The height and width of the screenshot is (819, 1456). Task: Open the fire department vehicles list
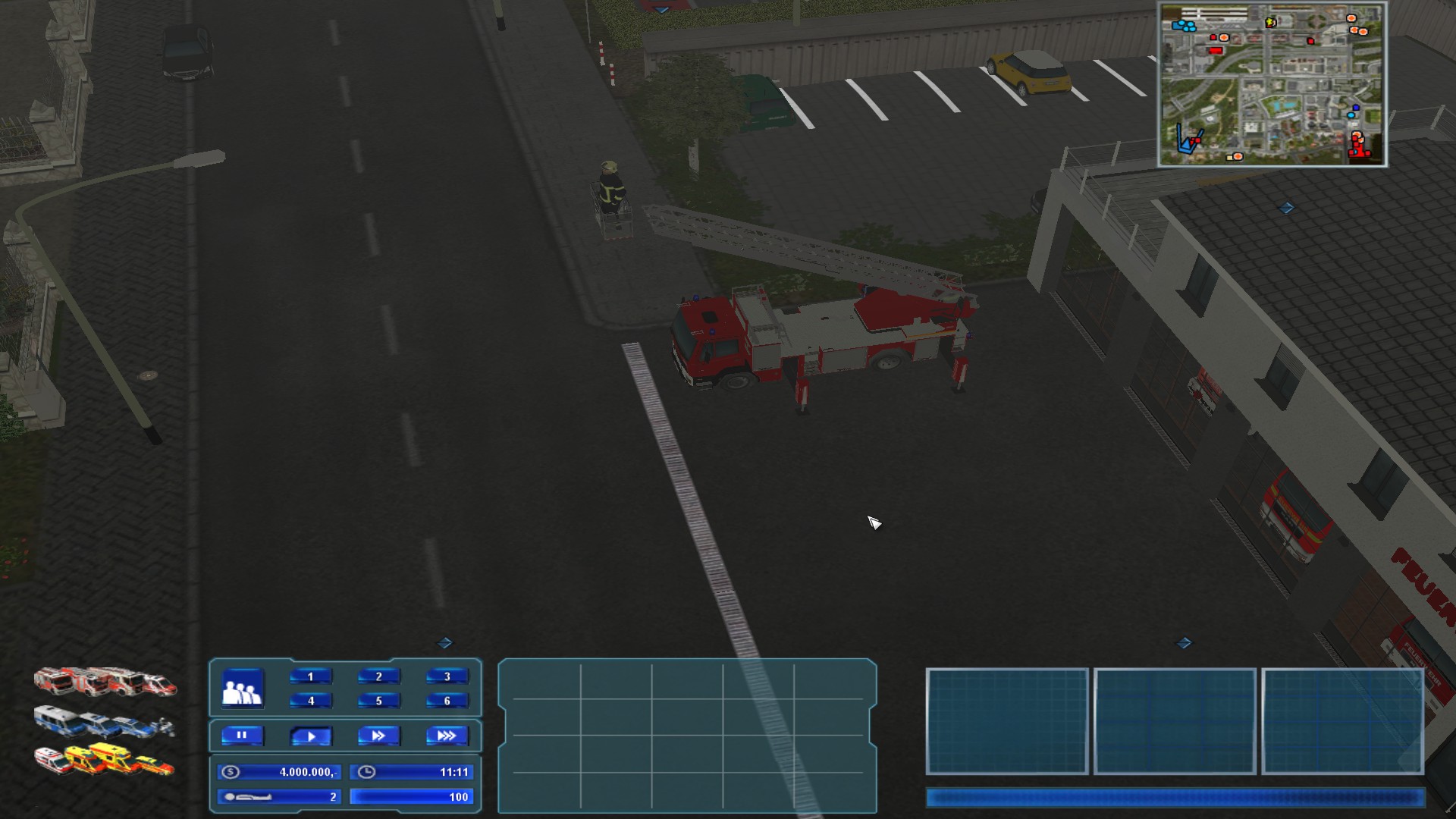[105, 682]
